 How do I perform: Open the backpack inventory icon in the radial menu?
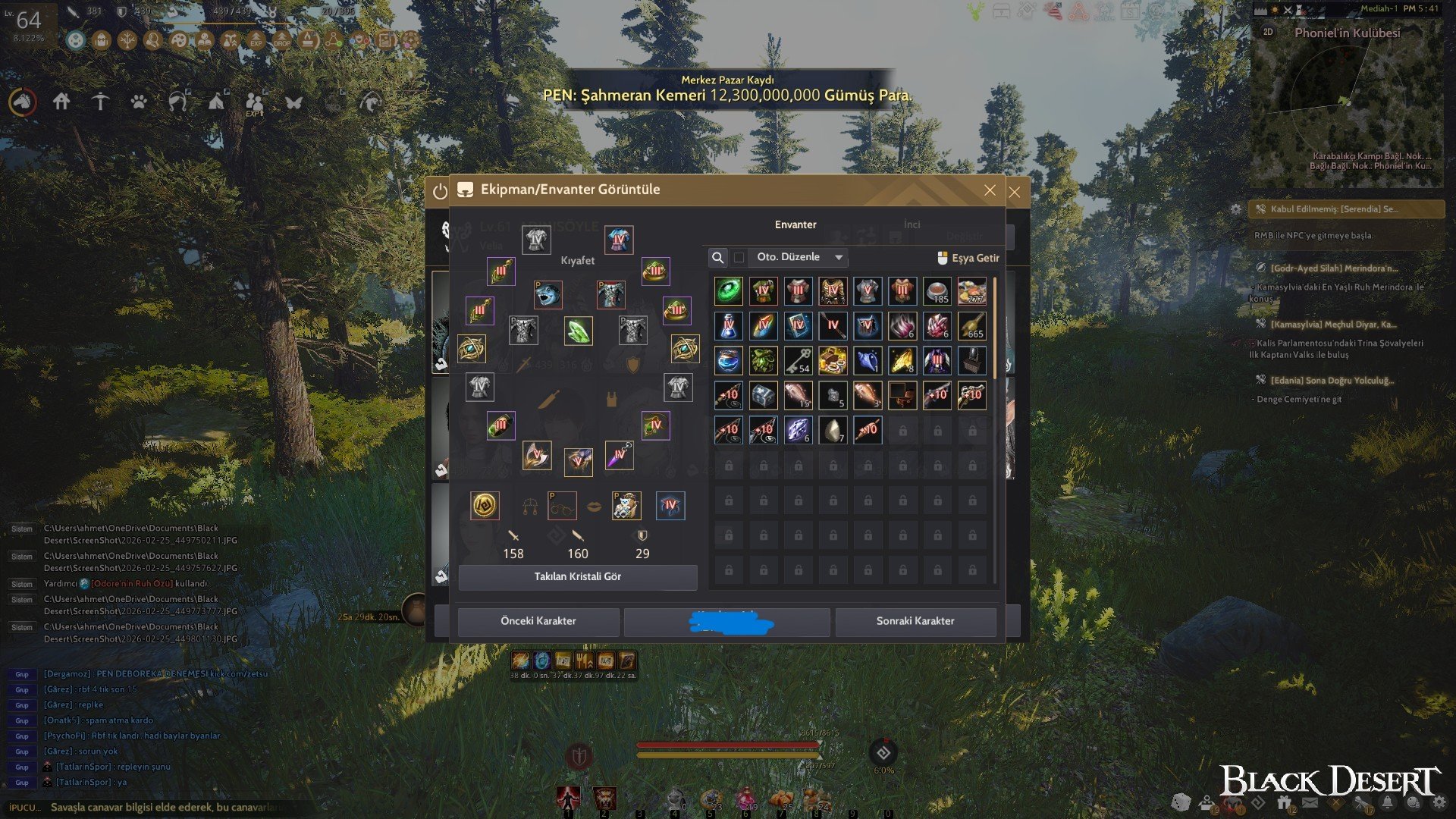pos(102,40)
